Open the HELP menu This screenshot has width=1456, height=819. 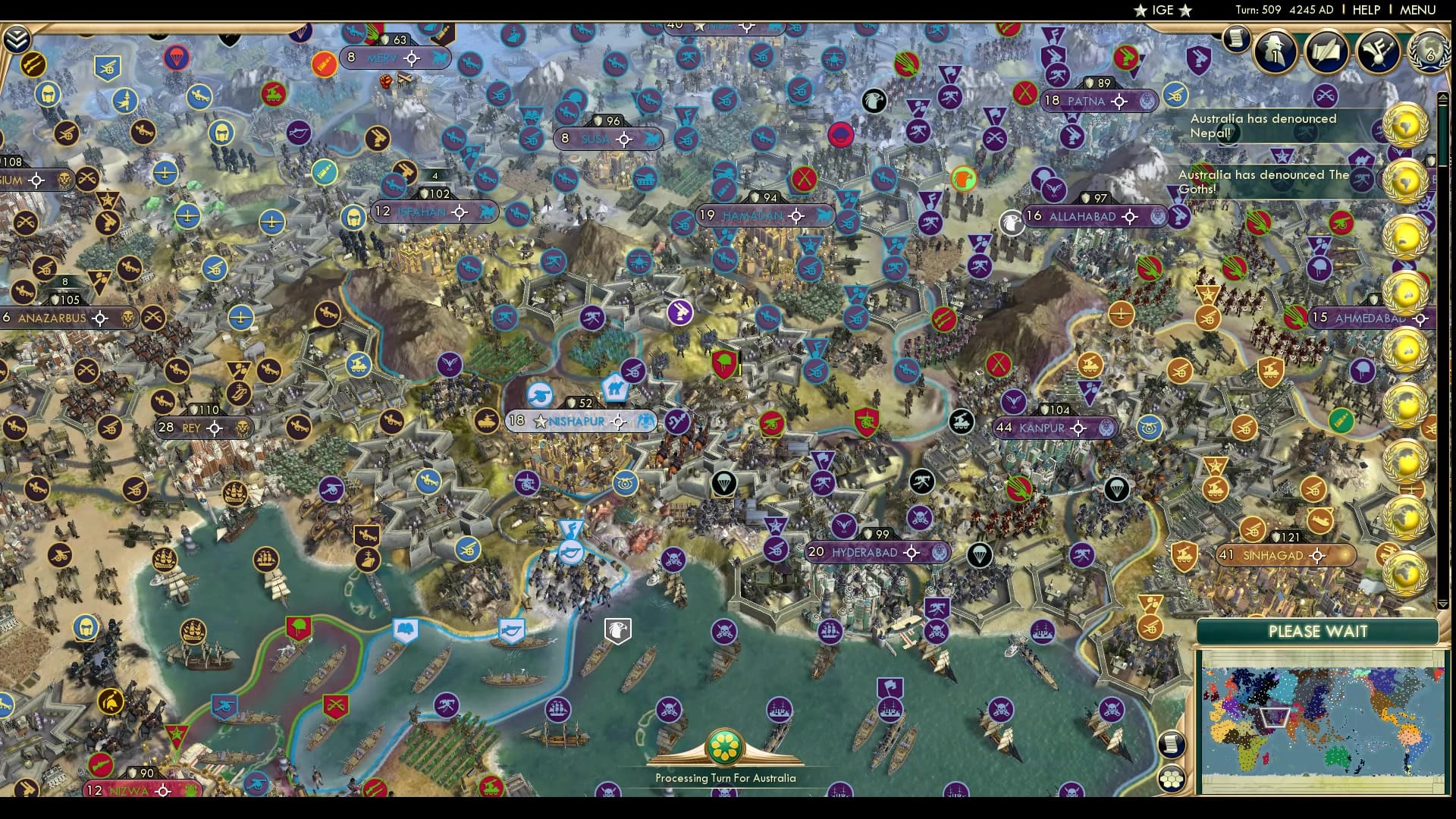tap(1365, 10)
